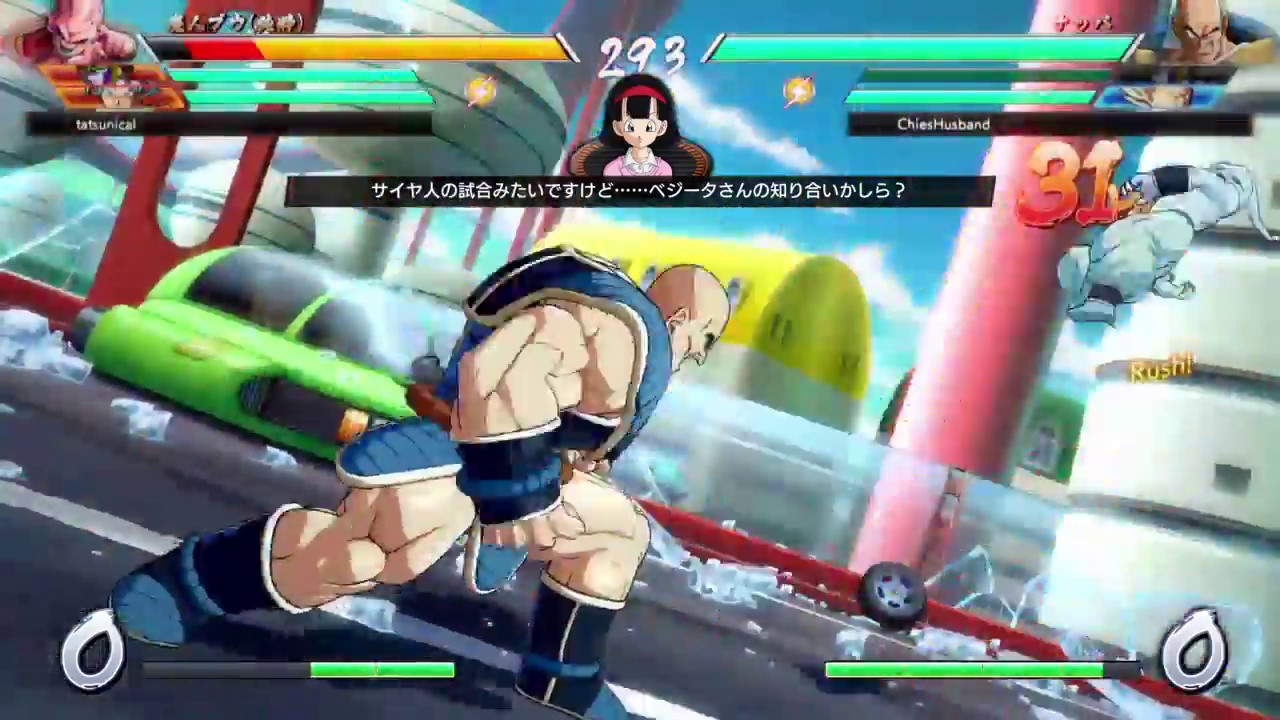
Task: Toggle the left player's reserve health bar
Action: pos(300,73)
